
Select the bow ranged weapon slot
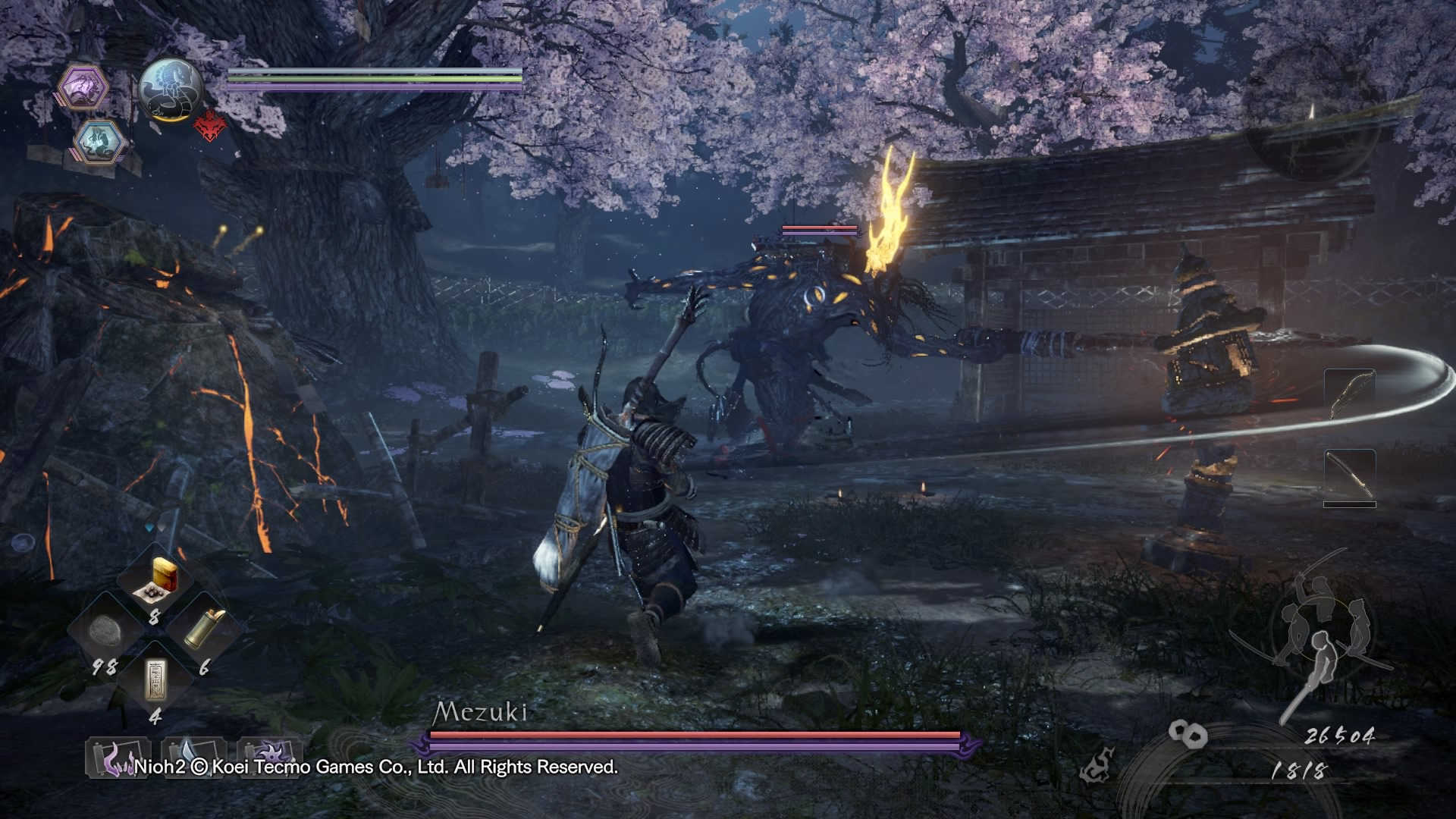[x=1349, y=394]
